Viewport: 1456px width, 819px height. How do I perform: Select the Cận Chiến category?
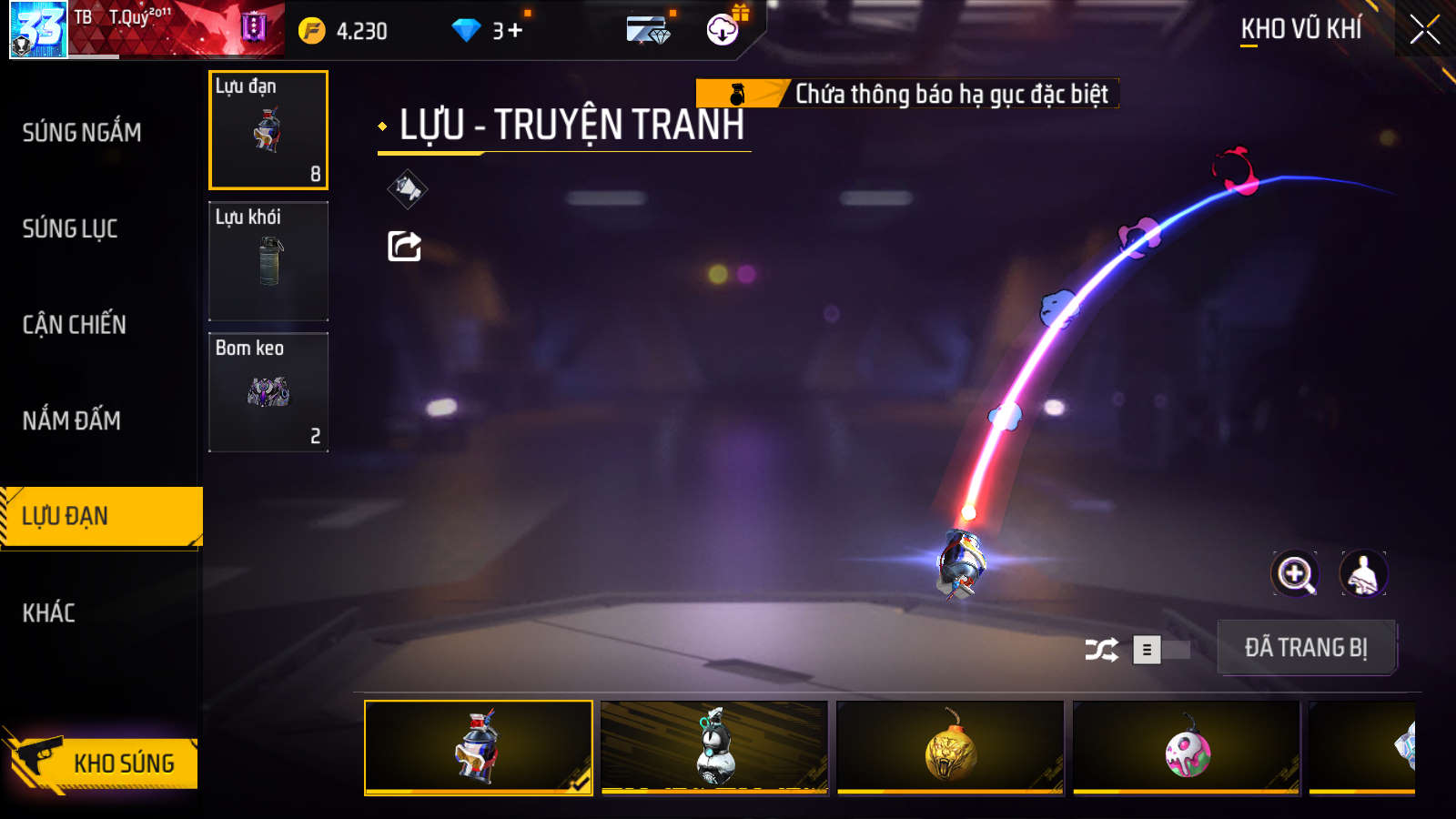(75, 325)
